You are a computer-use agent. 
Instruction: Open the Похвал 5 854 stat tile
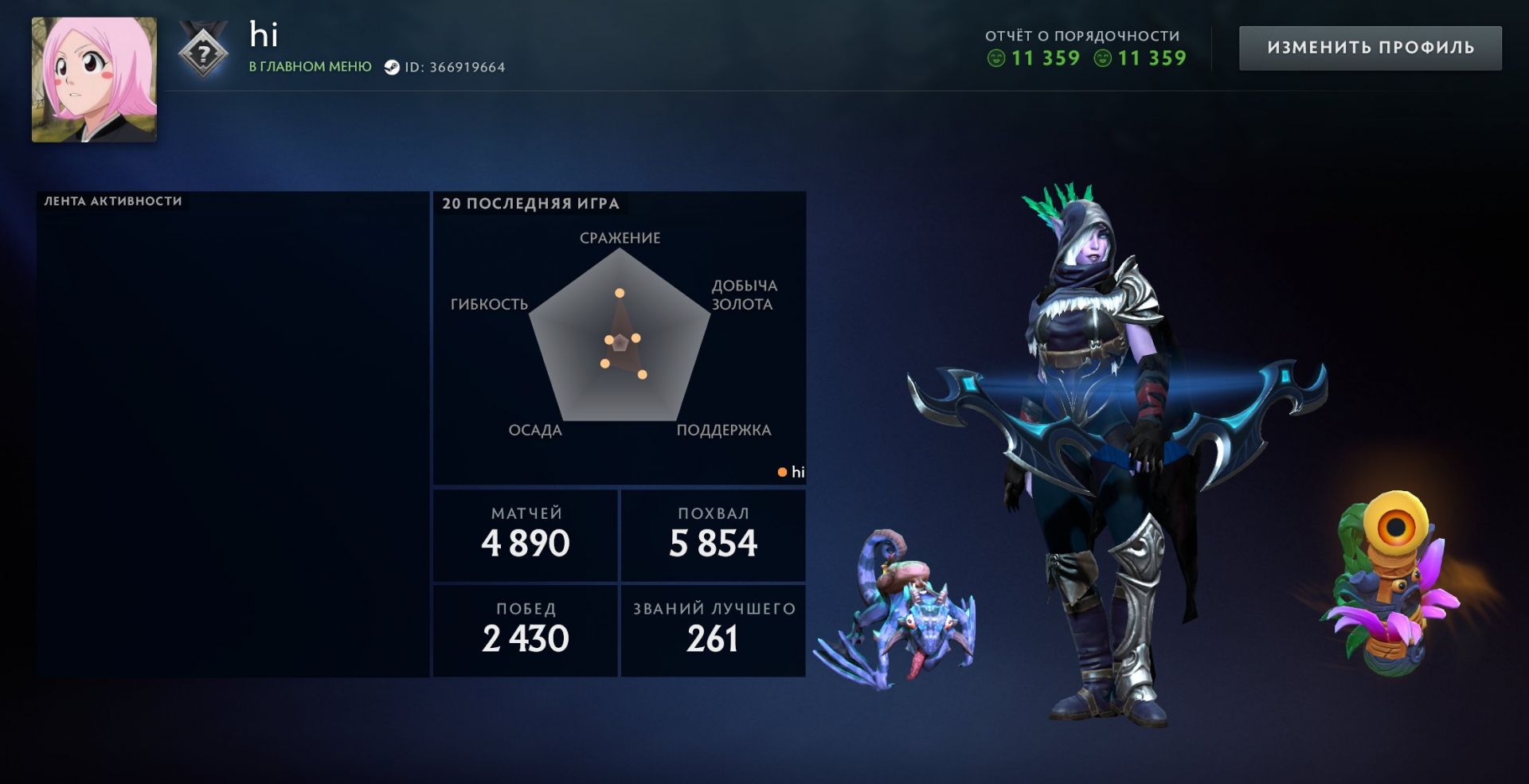coord(714,535)
